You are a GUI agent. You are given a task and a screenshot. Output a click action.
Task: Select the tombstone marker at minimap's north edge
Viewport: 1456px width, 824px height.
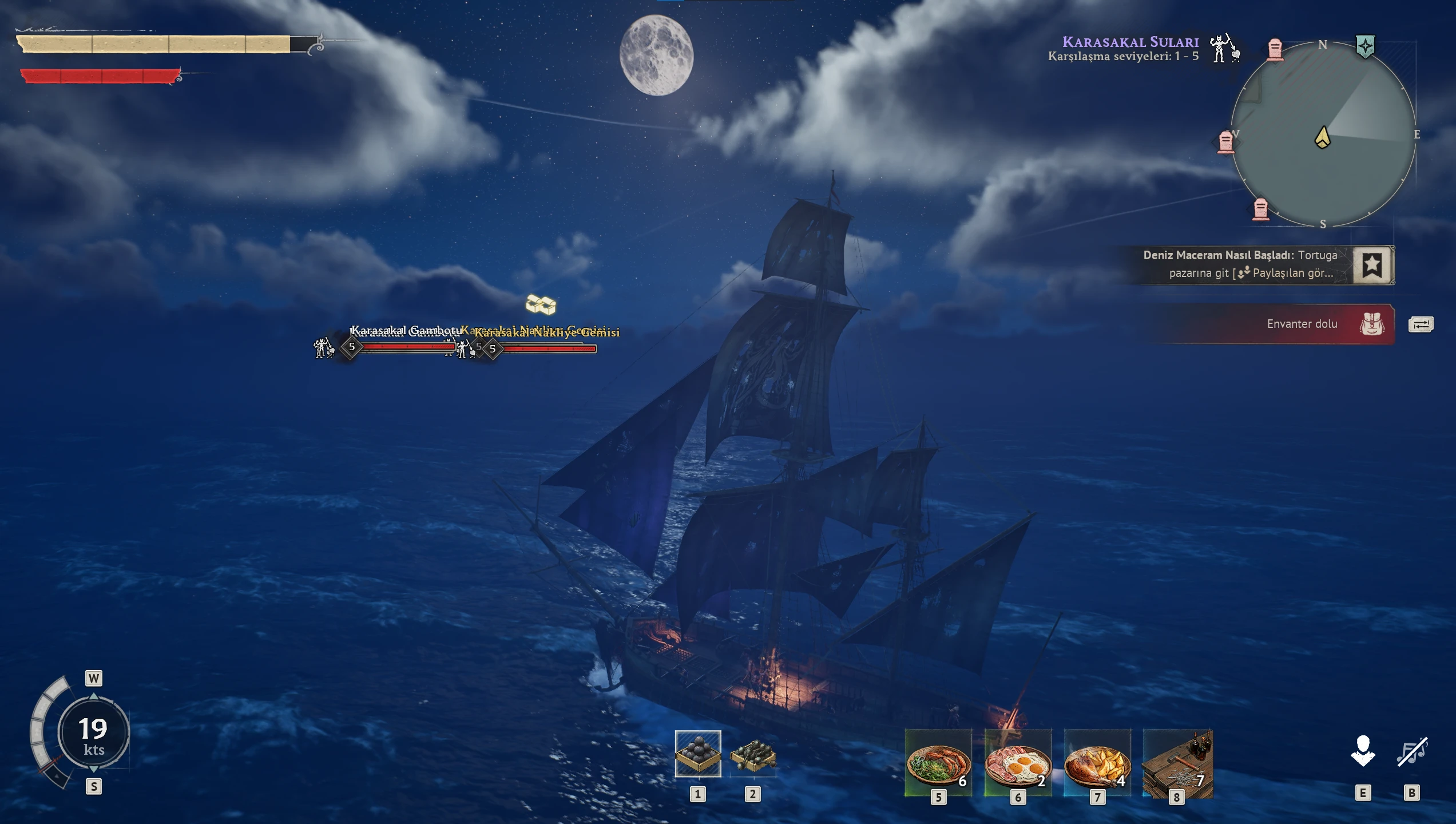[1275, 49]
